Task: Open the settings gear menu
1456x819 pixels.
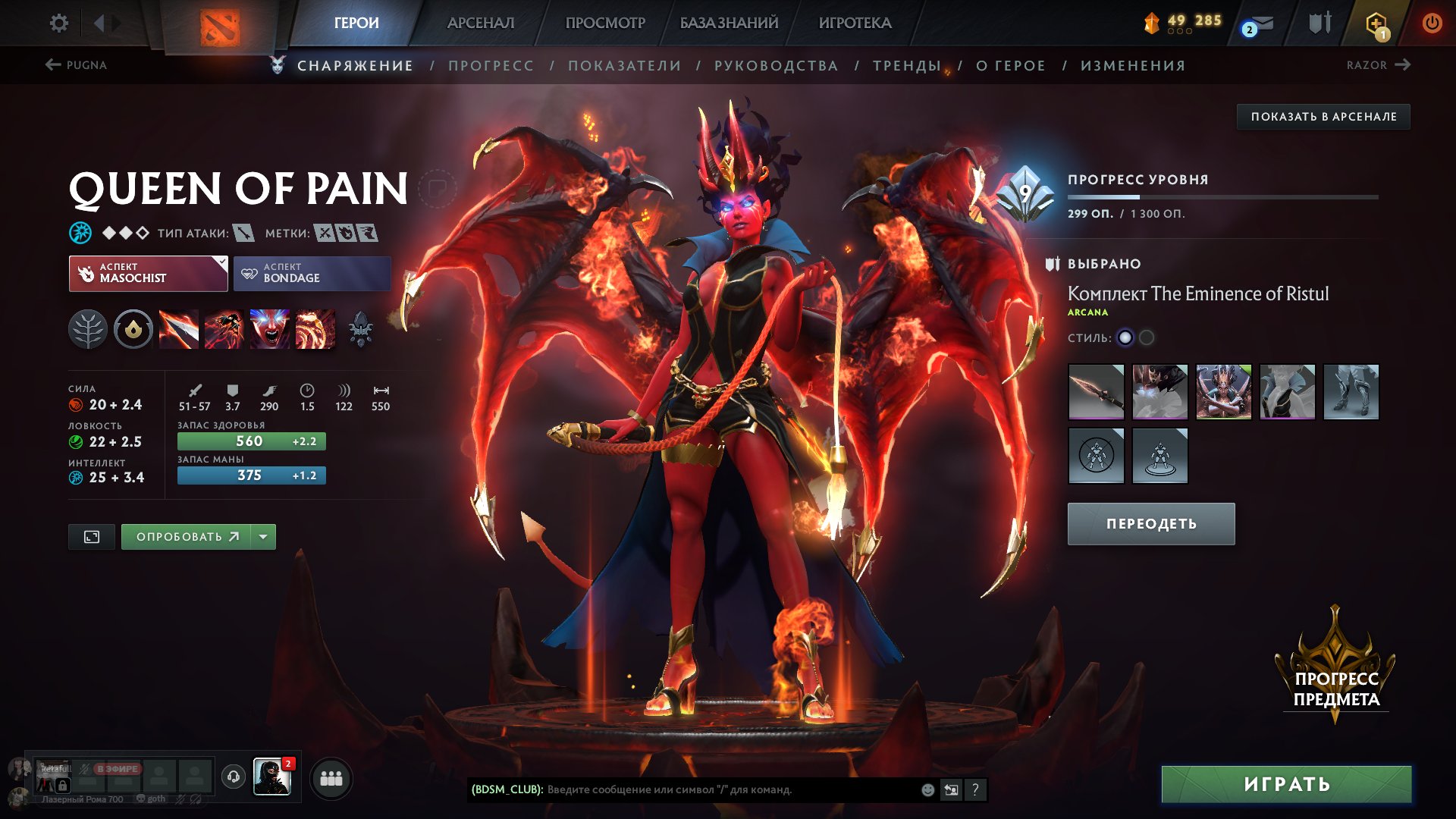Action: click(x=58, y=24)
